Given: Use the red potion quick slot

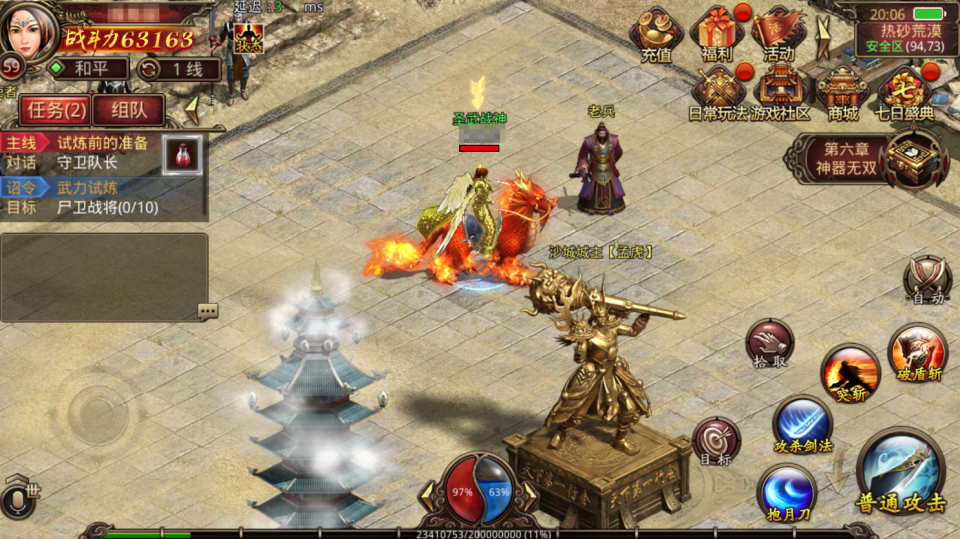Looking at the screenshot, I should [x=183, y=155].
